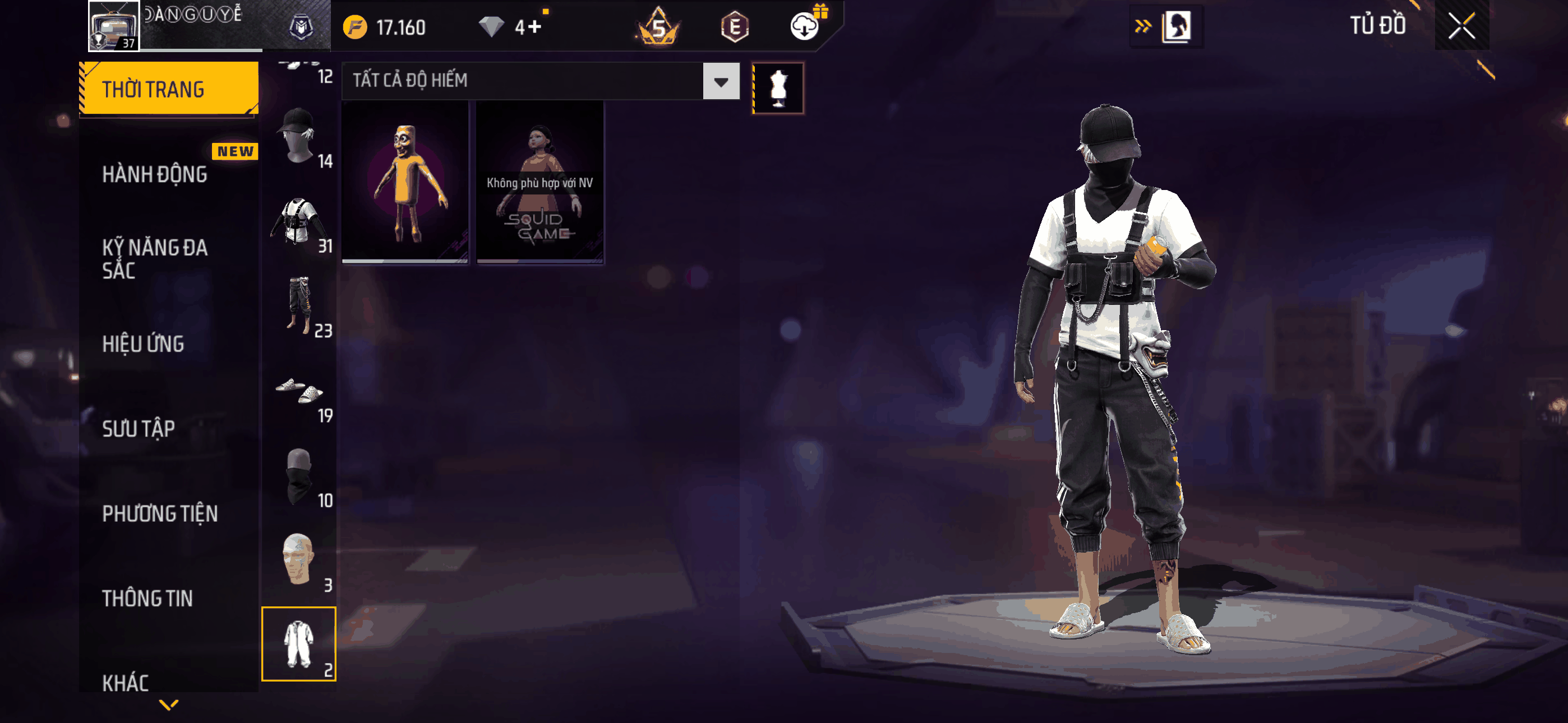Click the mannequin outfit preview button
This screenshot has width=1568, height=723.
[x=778, y=88]
